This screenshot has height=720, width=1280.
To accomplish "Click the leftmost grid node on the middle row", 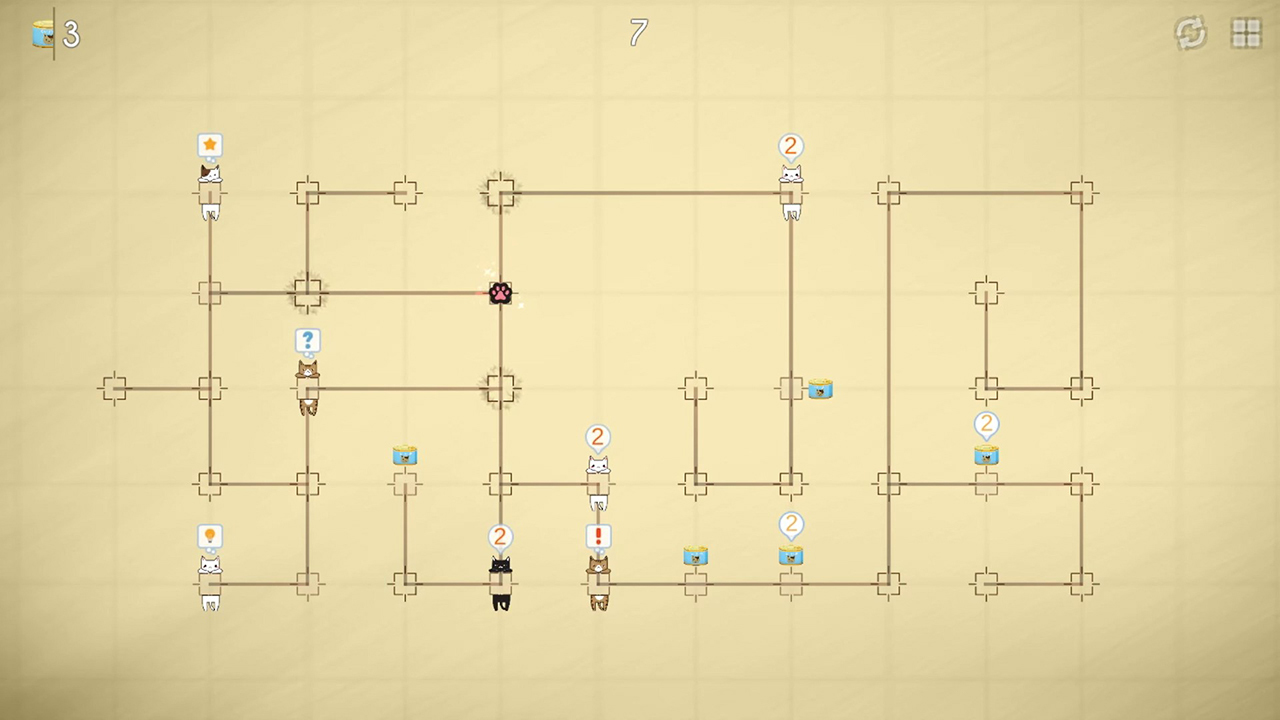I will (113, 388).
